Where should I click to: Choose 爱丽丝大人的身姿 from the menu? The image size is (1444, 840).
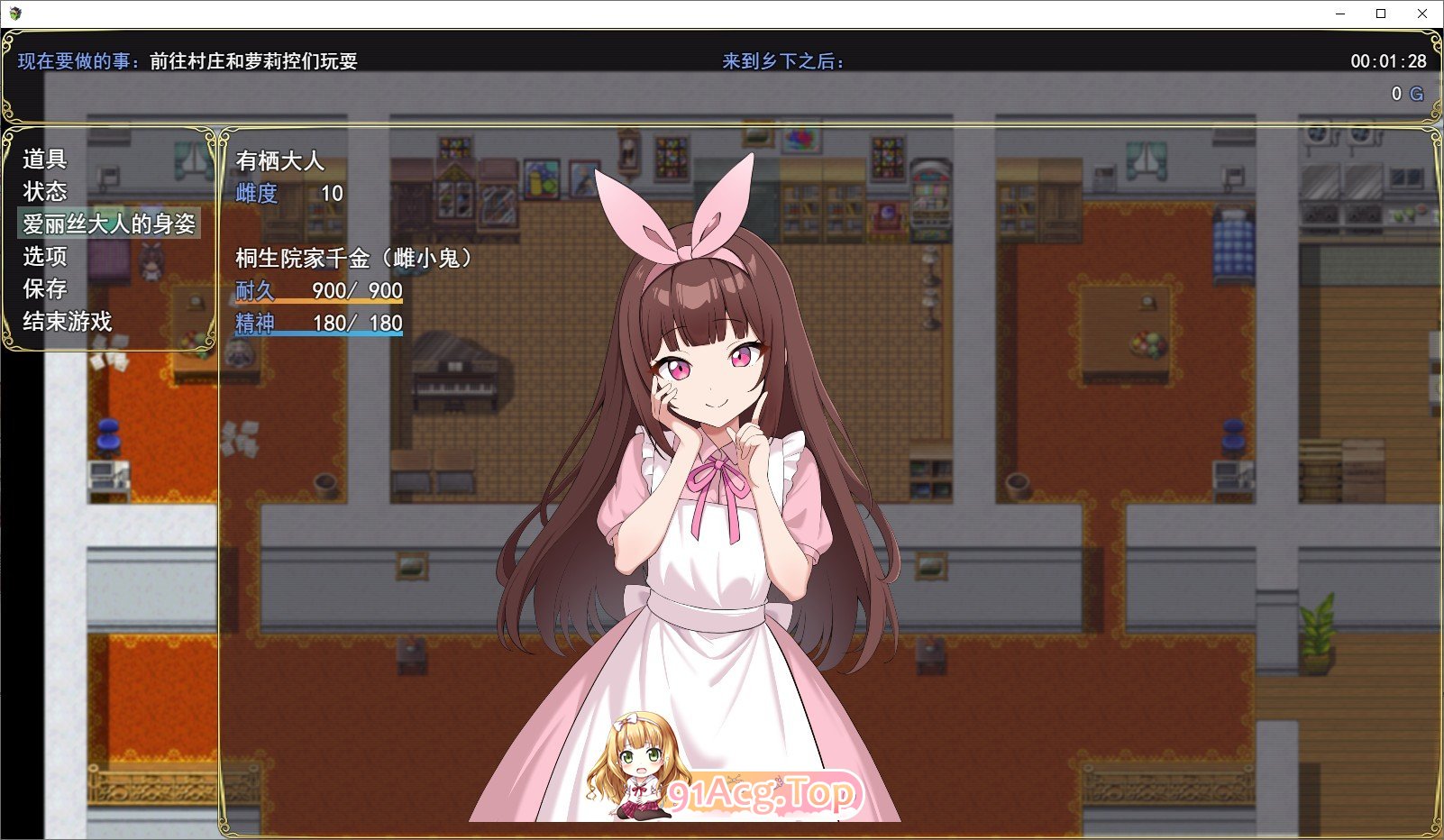[x=110, y=224]
